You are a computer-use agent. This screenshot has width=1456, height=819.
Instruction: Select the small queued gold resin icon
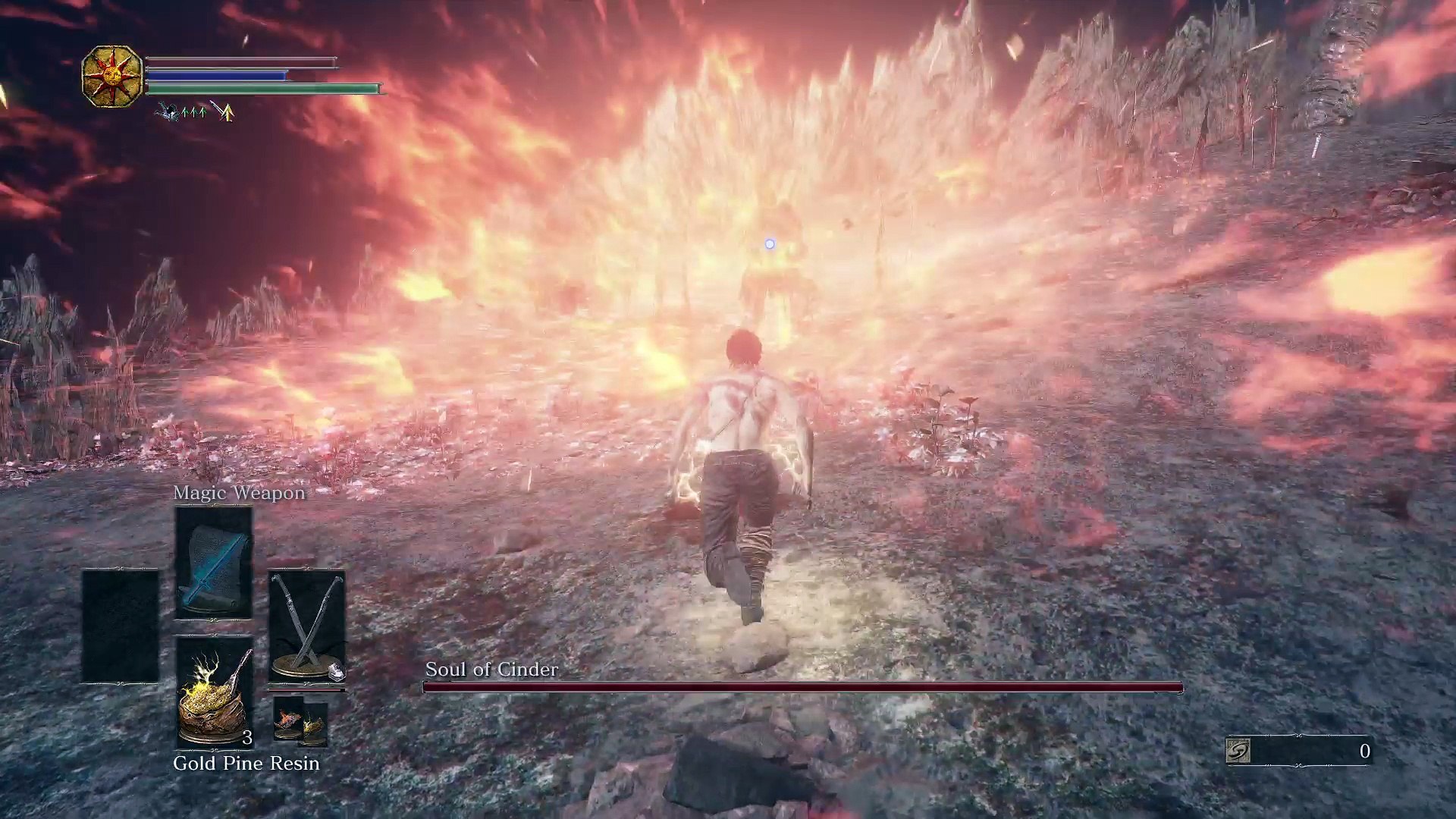pyautogui.click(x=315, y=727)
